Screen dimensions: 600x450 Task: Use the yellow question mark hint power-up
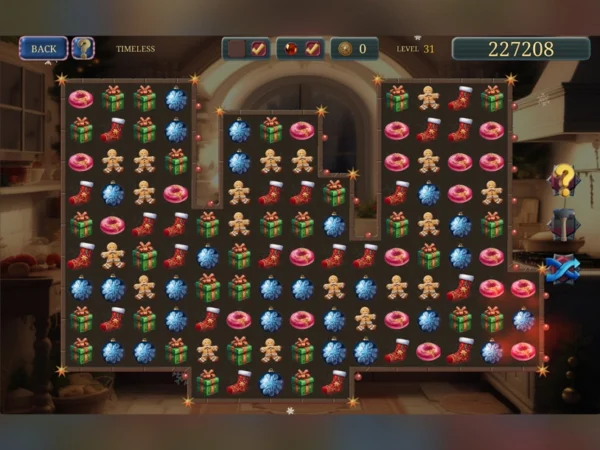pos(564,180)
